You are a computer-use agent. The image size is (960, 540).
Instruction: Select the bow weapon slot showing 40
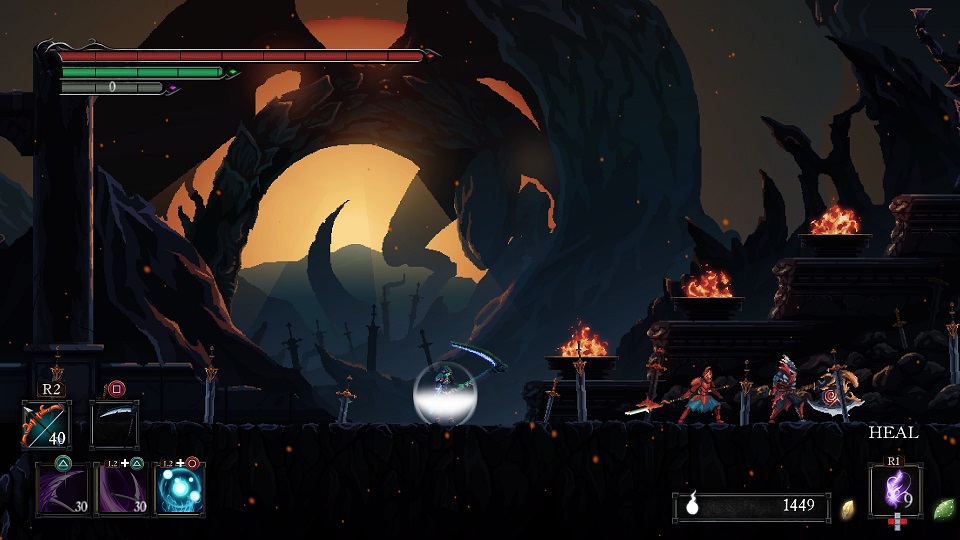tap(45, 424)
